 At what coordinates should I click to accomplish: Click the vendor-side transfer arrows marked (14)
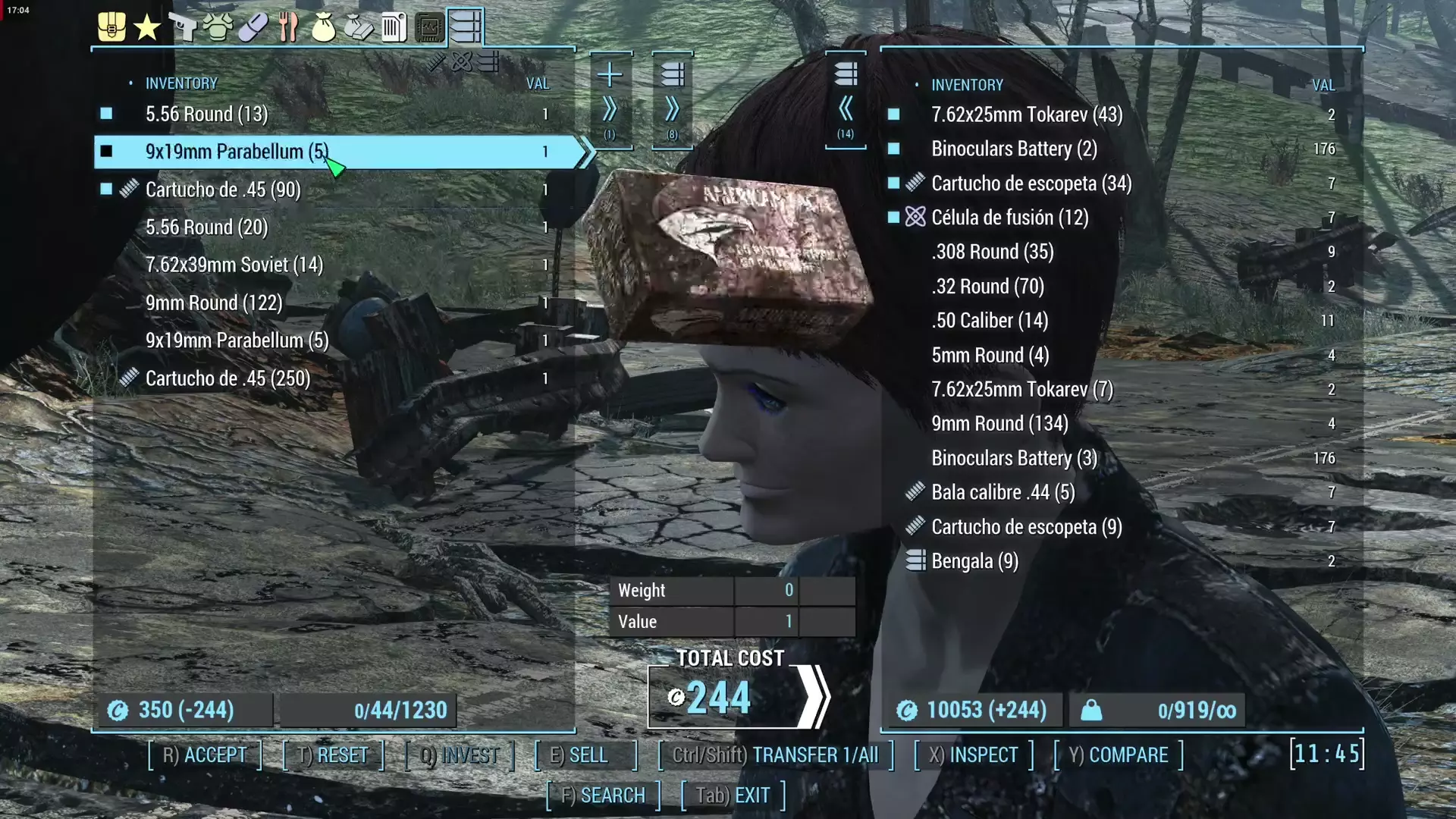(846, 100)
